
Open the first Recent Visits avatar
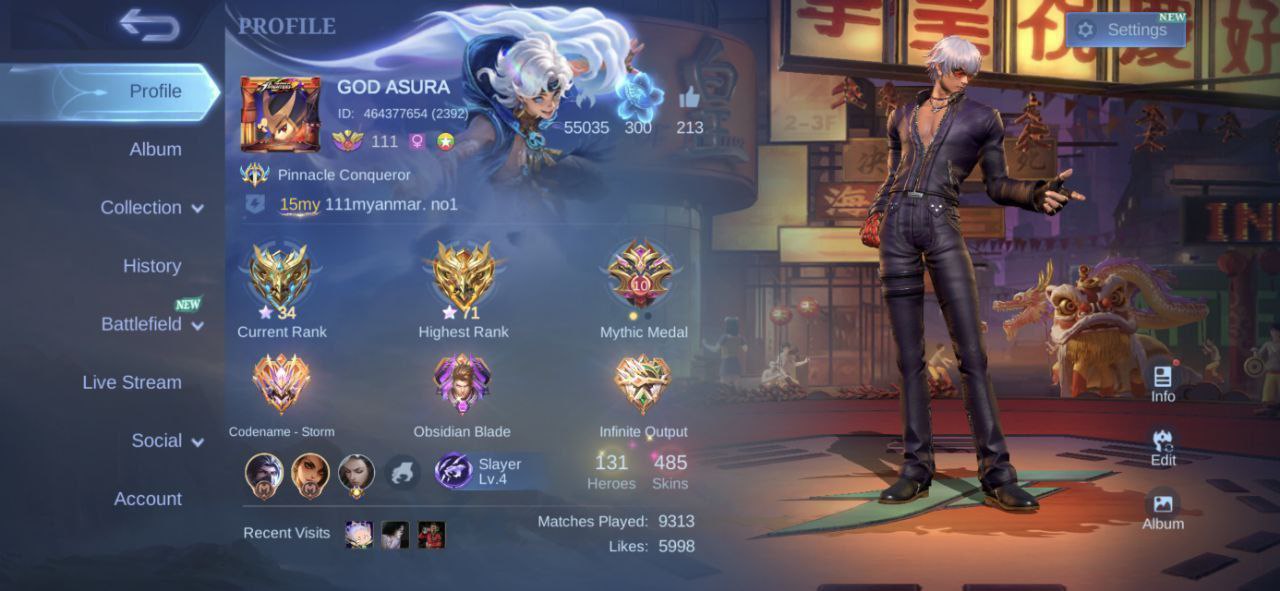pyautogui.click(x=359, y=534)
